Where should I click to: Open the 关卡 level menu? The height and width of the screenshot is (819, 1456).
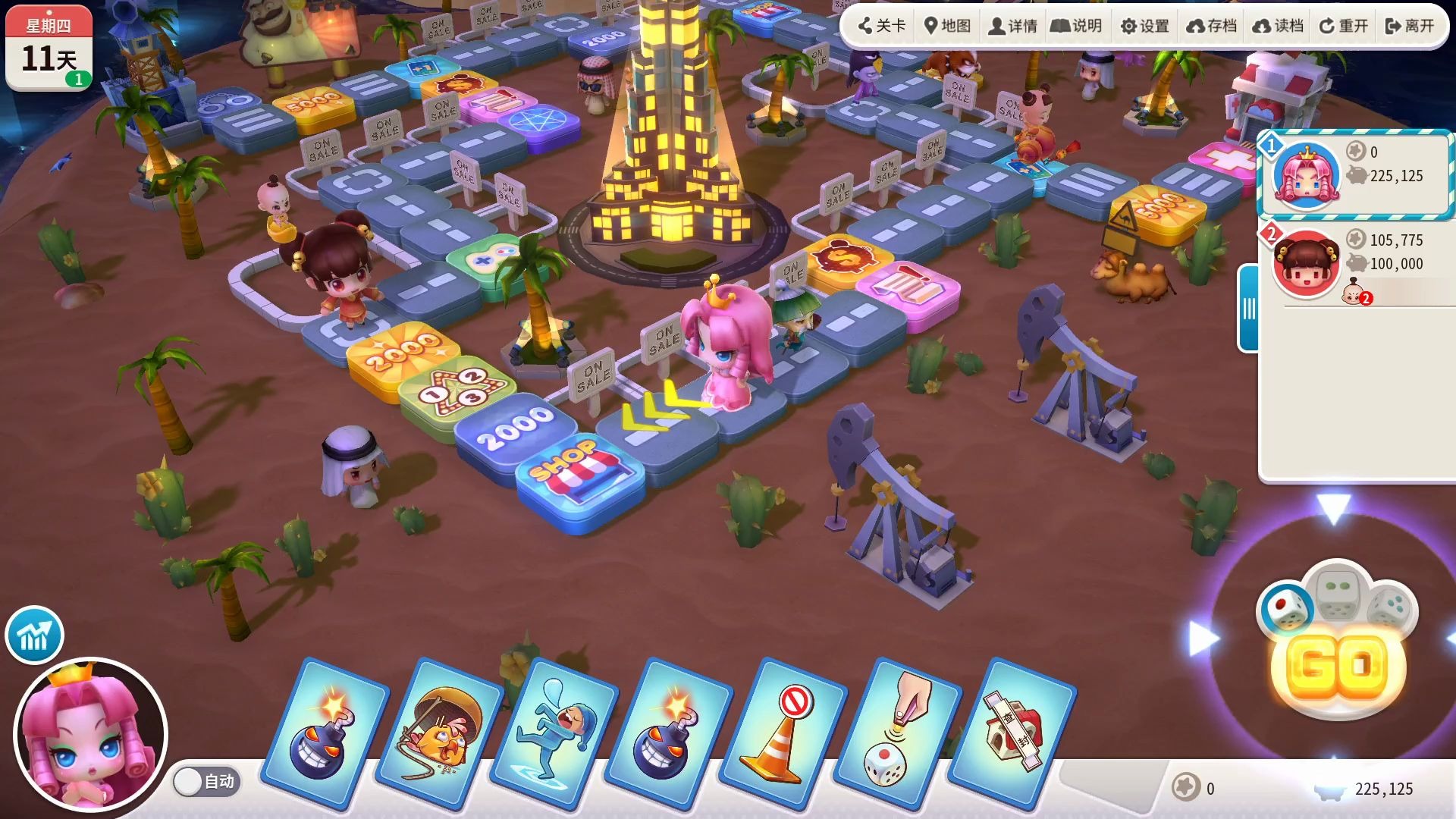click(x=882, y=26)
